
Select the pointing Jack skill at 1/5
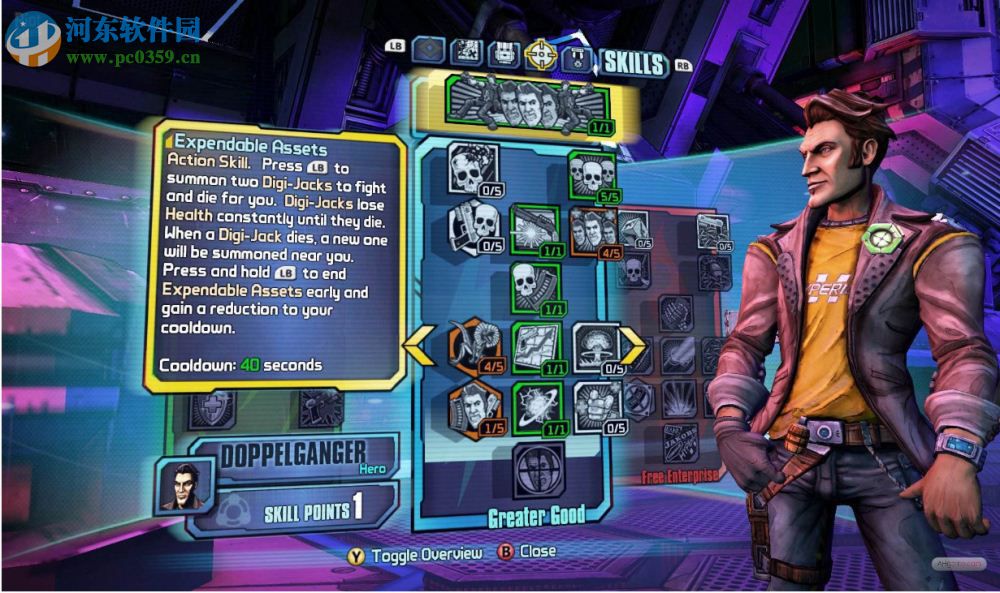point(473,408)
